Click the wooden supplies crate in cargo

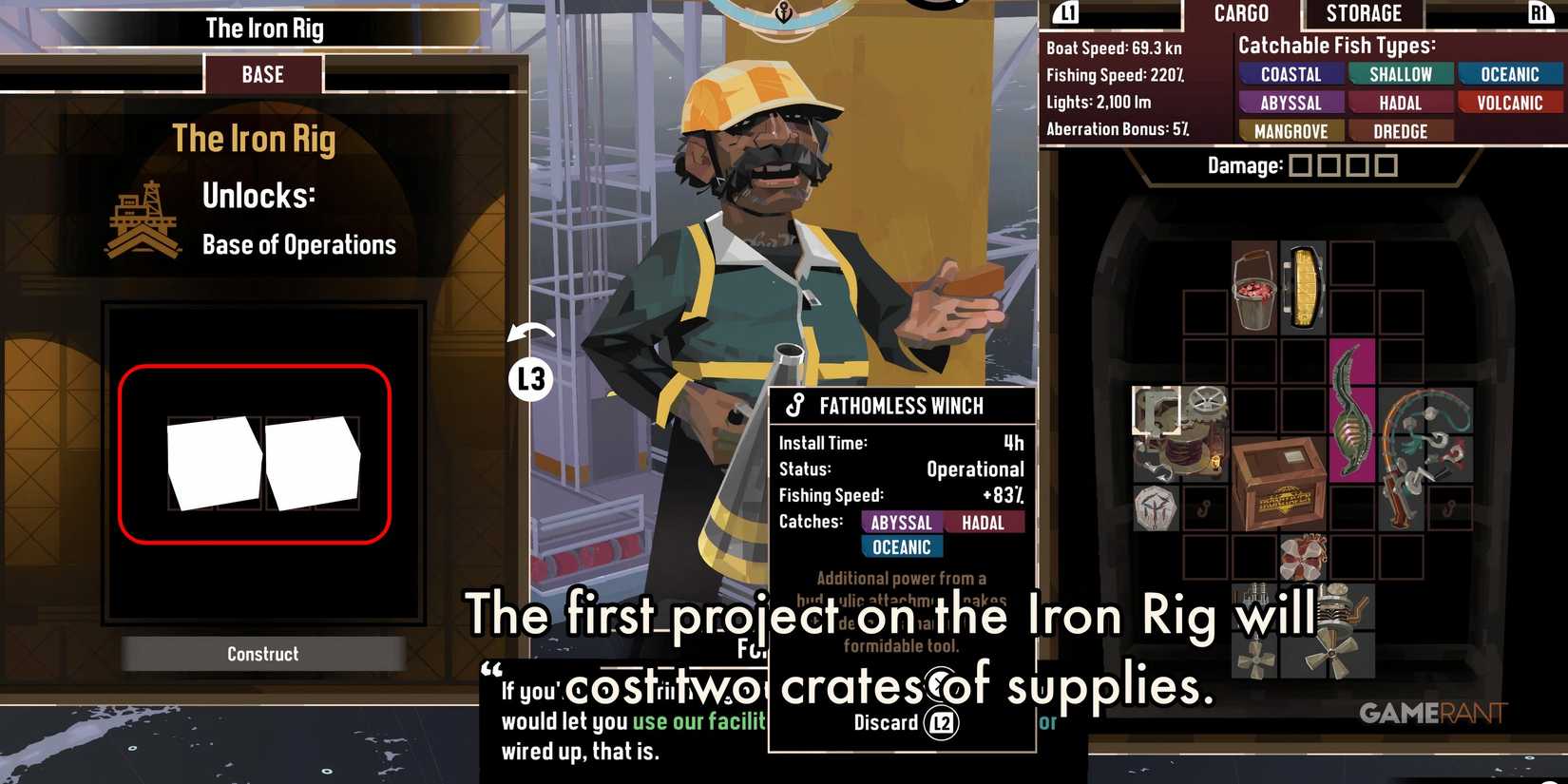(x=1280, y=485)
